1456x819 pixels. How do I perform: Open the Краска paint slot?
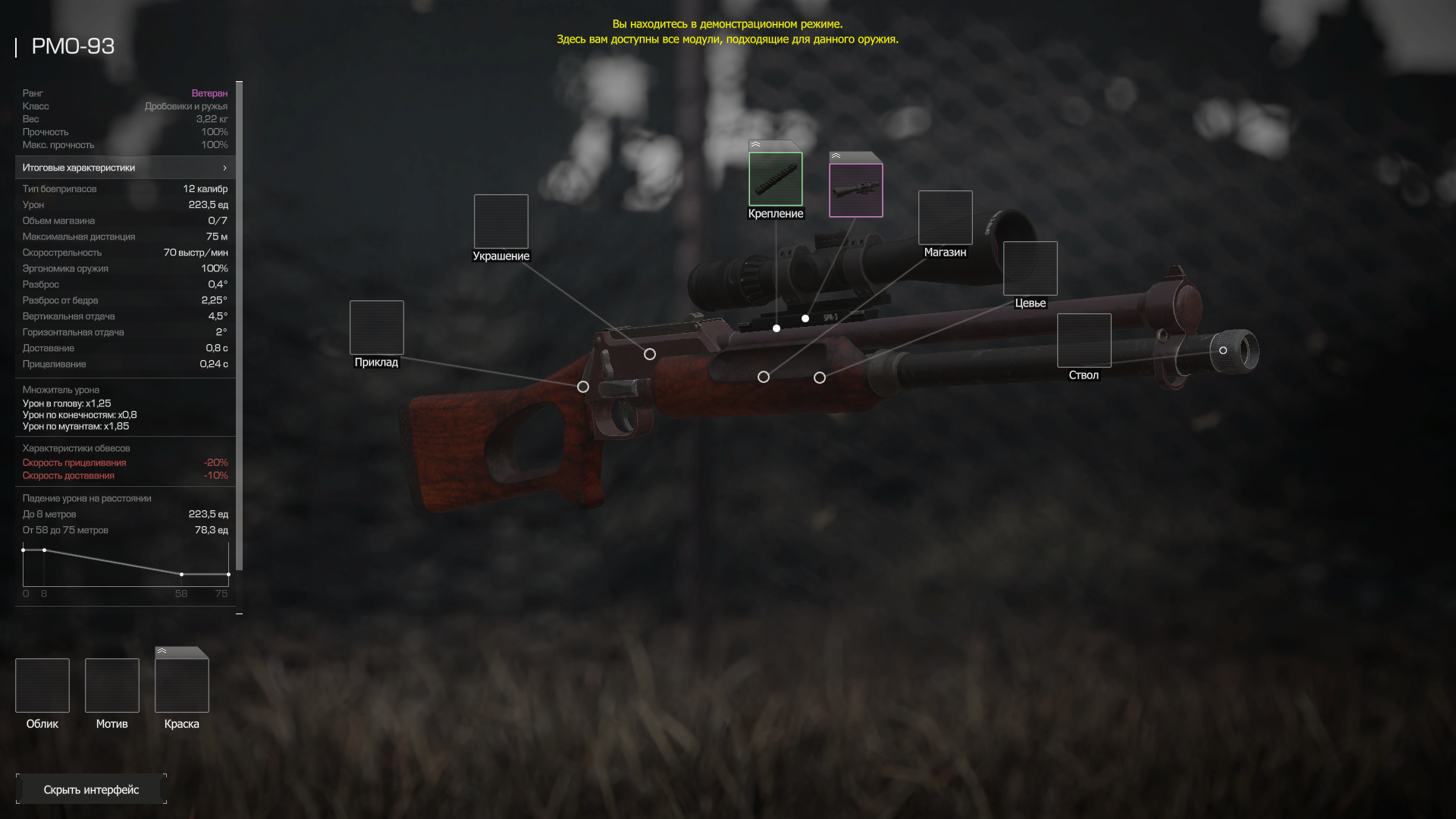[x=182, y=686]
